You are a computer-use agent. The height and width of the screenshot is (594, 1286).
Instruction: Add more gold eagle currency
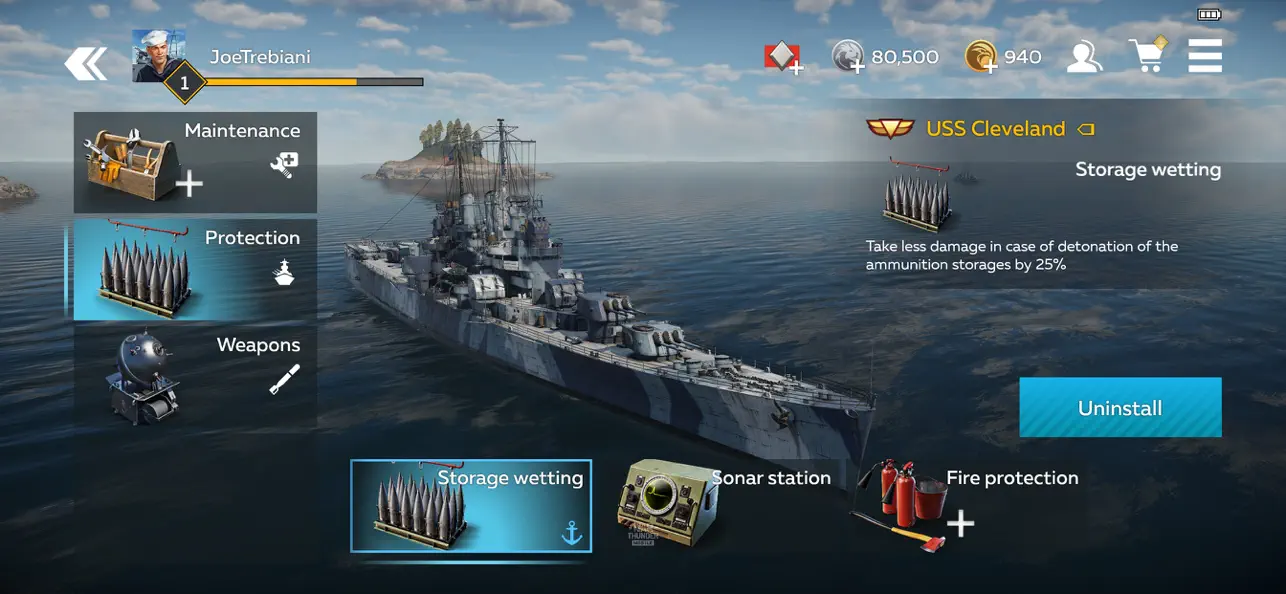point(982,57)
